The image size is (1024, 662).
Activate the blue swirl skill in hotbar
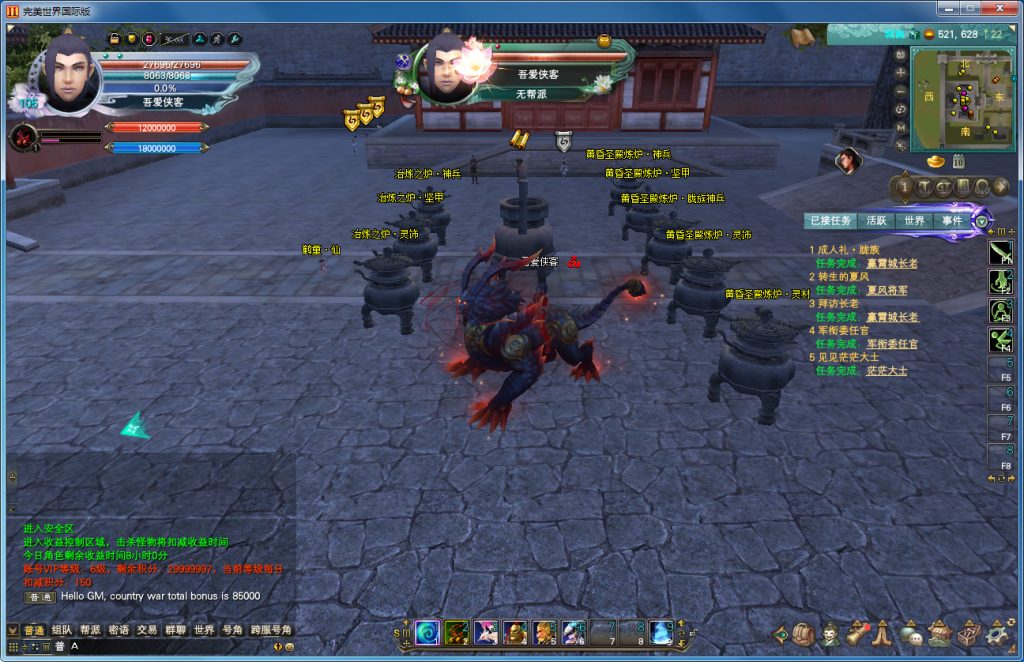click(x=427, y=632)
